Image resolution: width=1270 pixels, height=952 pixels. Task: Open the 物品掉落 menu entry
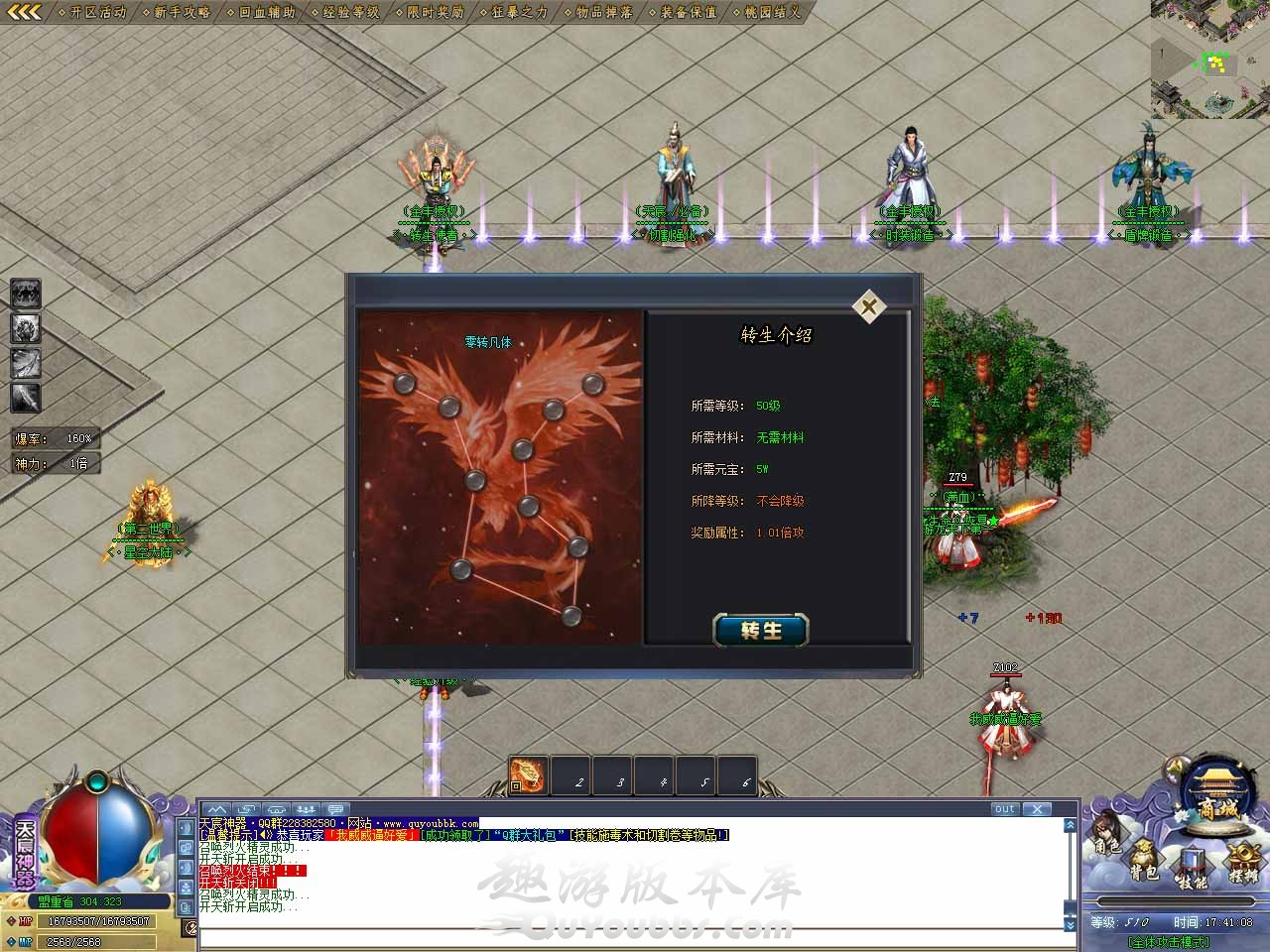point(603,12)
